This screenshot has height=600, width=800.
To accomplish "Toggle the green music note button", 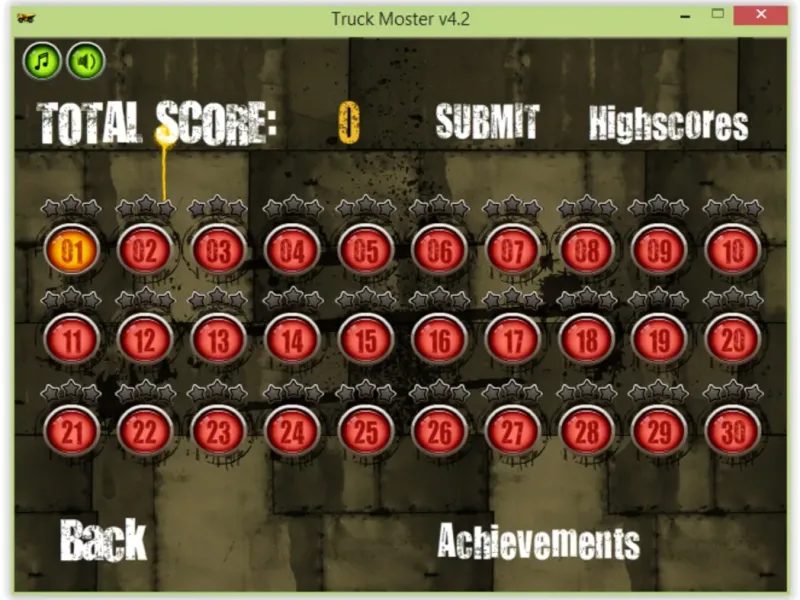I will click(x=42, y=62).
